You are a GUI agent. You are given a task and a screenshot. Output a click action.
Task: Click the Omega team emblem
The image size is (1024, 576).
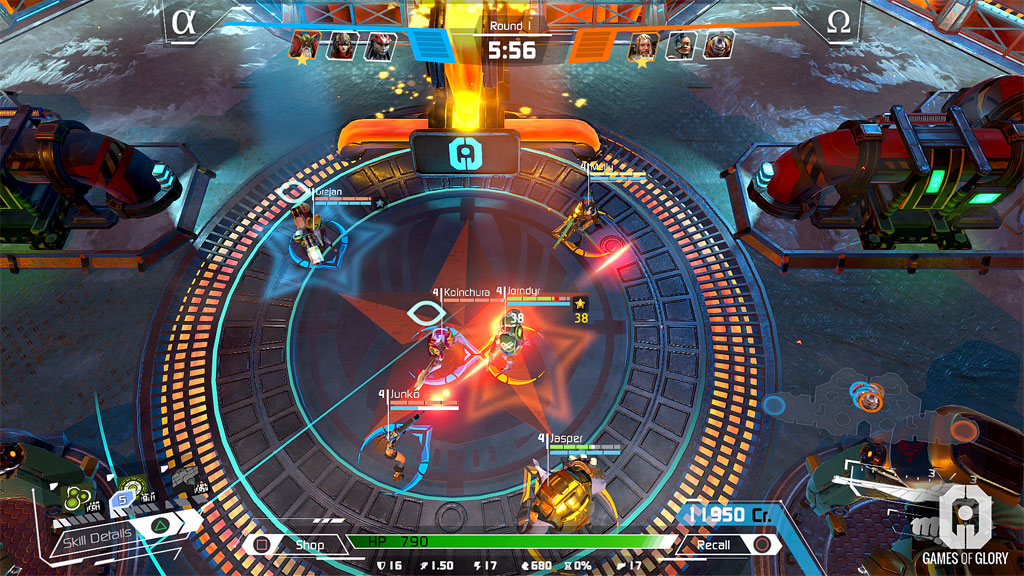[x=838, y=22]
